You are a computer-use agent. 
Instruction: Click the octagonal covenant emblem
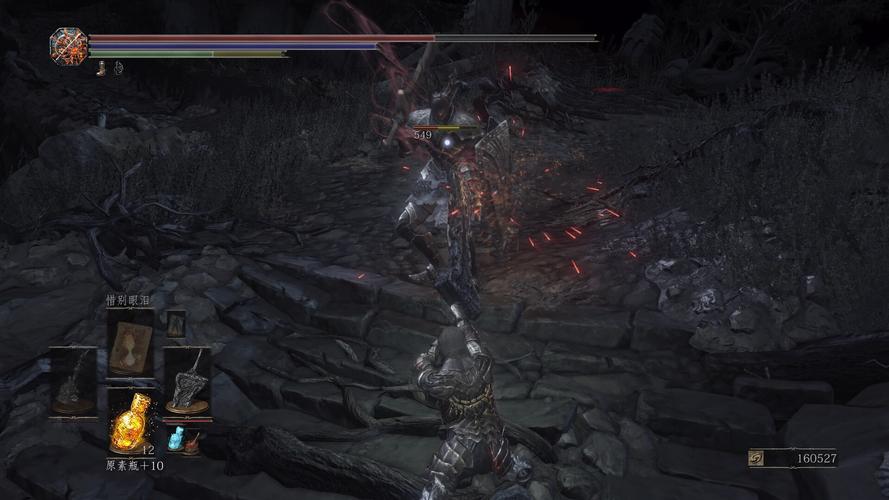point(68,43)
